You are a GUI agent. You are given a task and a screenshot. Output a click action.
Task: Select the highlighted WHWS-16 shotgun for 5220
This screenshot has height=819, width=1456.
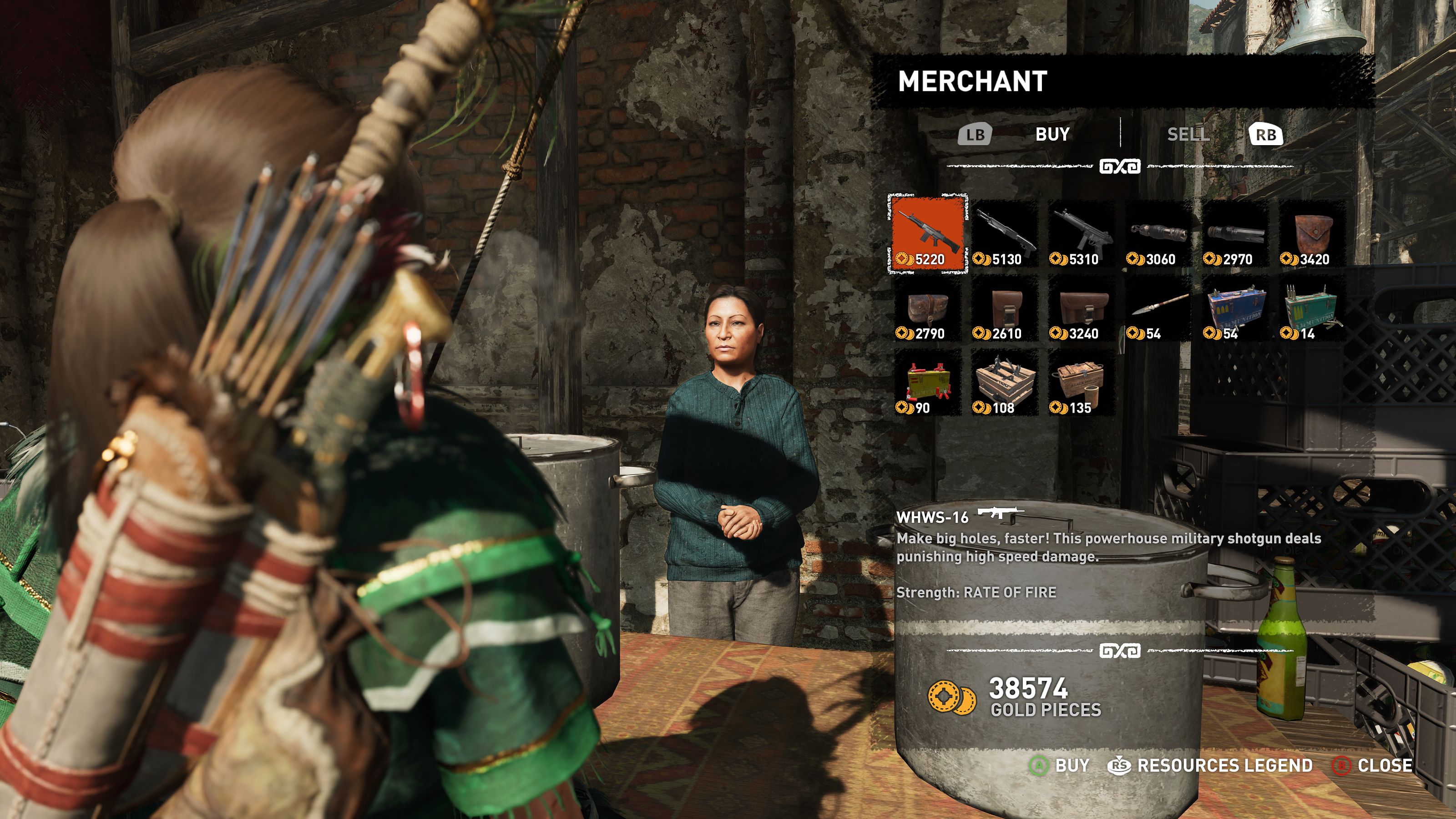928,233
